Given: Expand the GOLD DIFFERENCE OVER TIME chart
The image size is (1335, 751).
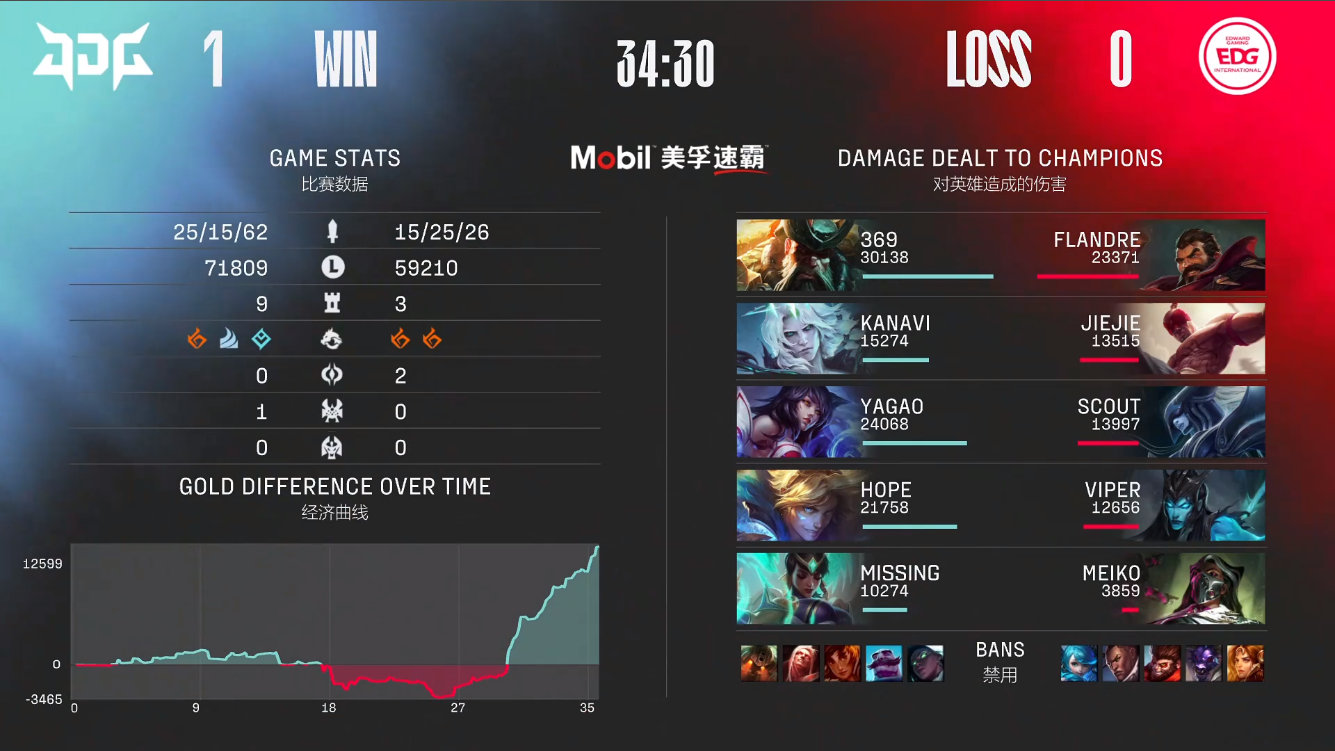Looking at the screenshot, I should point(335,487).
